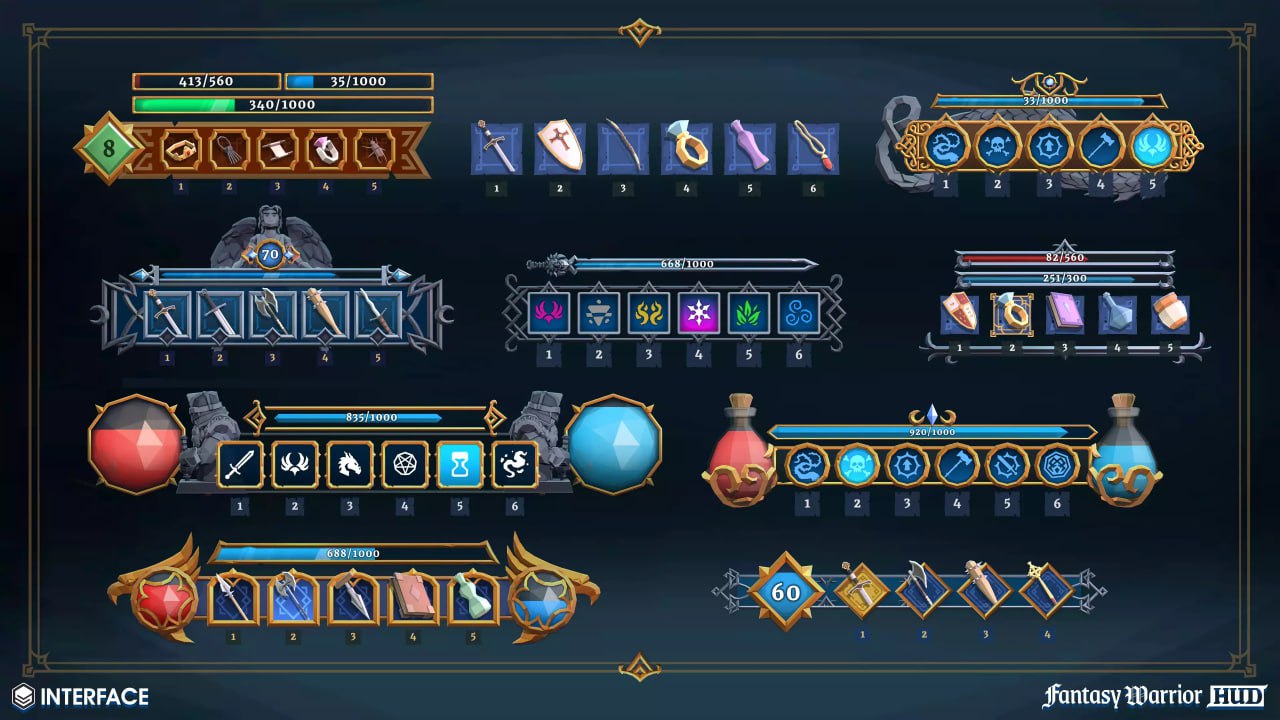The width and height of the screenshot is (1280, 720).
Task: Toggle the highlighted hourglass ability slot
Action: tap(459, 463)
